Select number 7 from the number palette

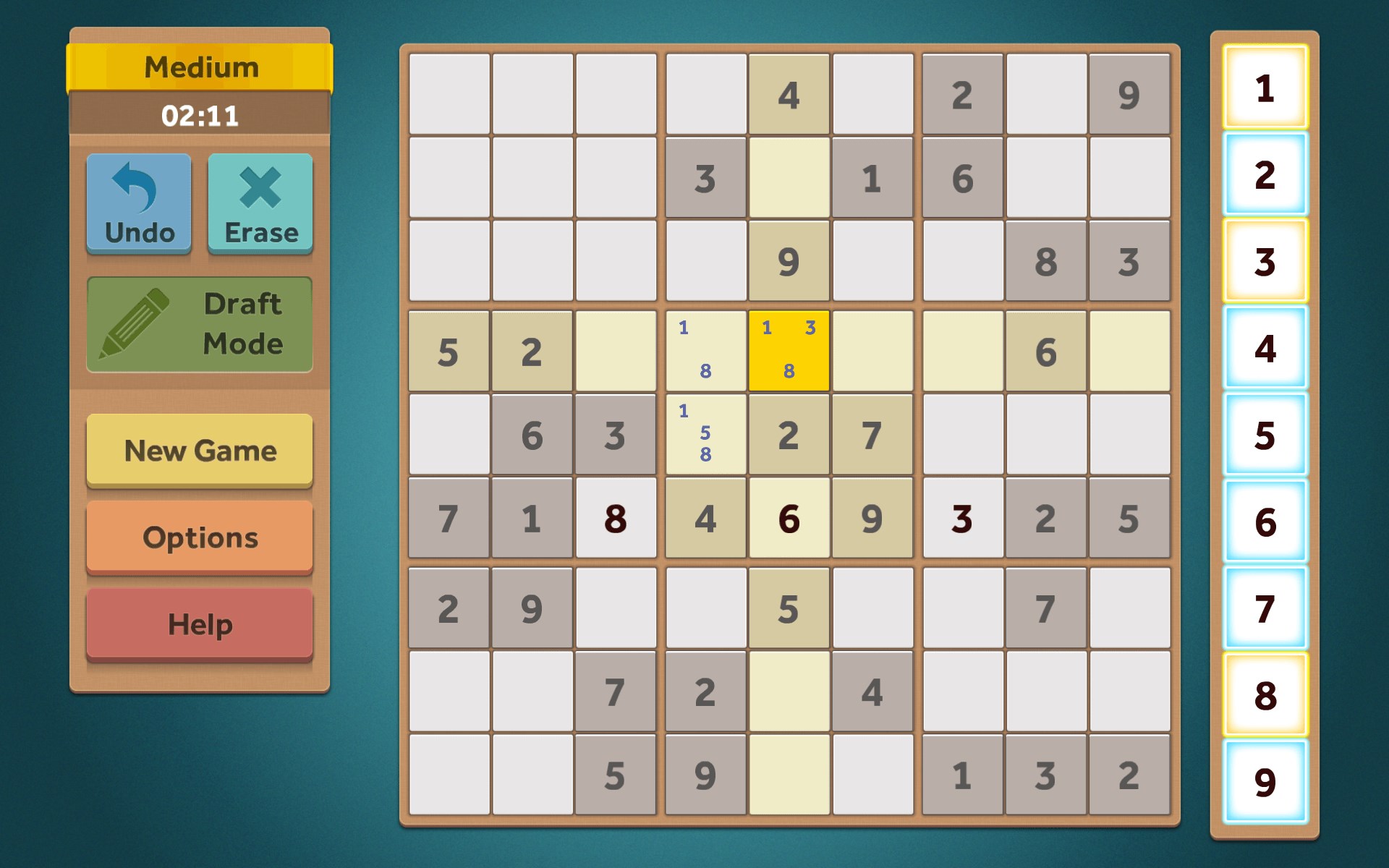point(1265,611)
